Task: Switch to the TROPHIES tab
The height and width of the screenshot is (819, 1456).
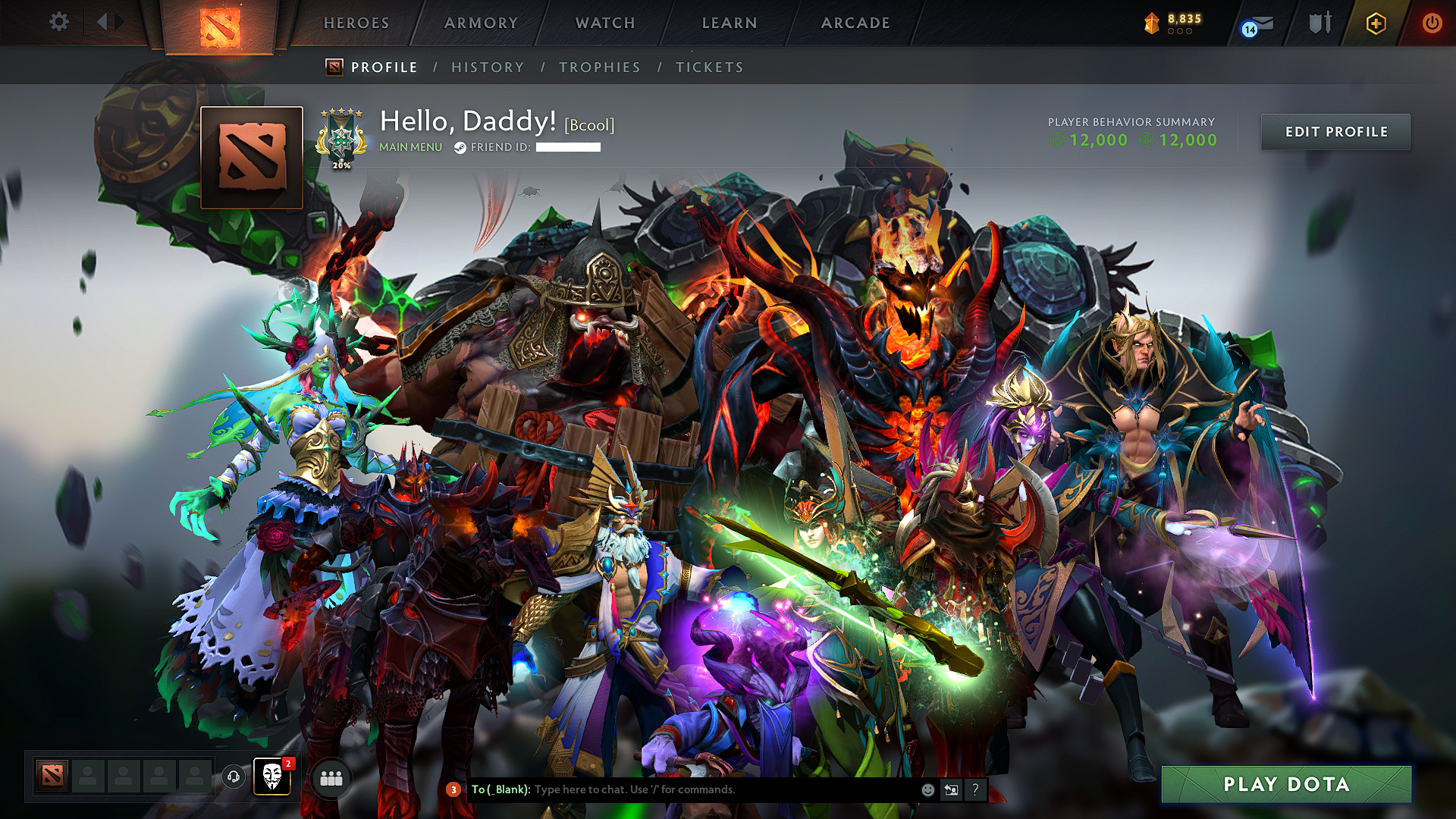Action: [x=600, y=67]
